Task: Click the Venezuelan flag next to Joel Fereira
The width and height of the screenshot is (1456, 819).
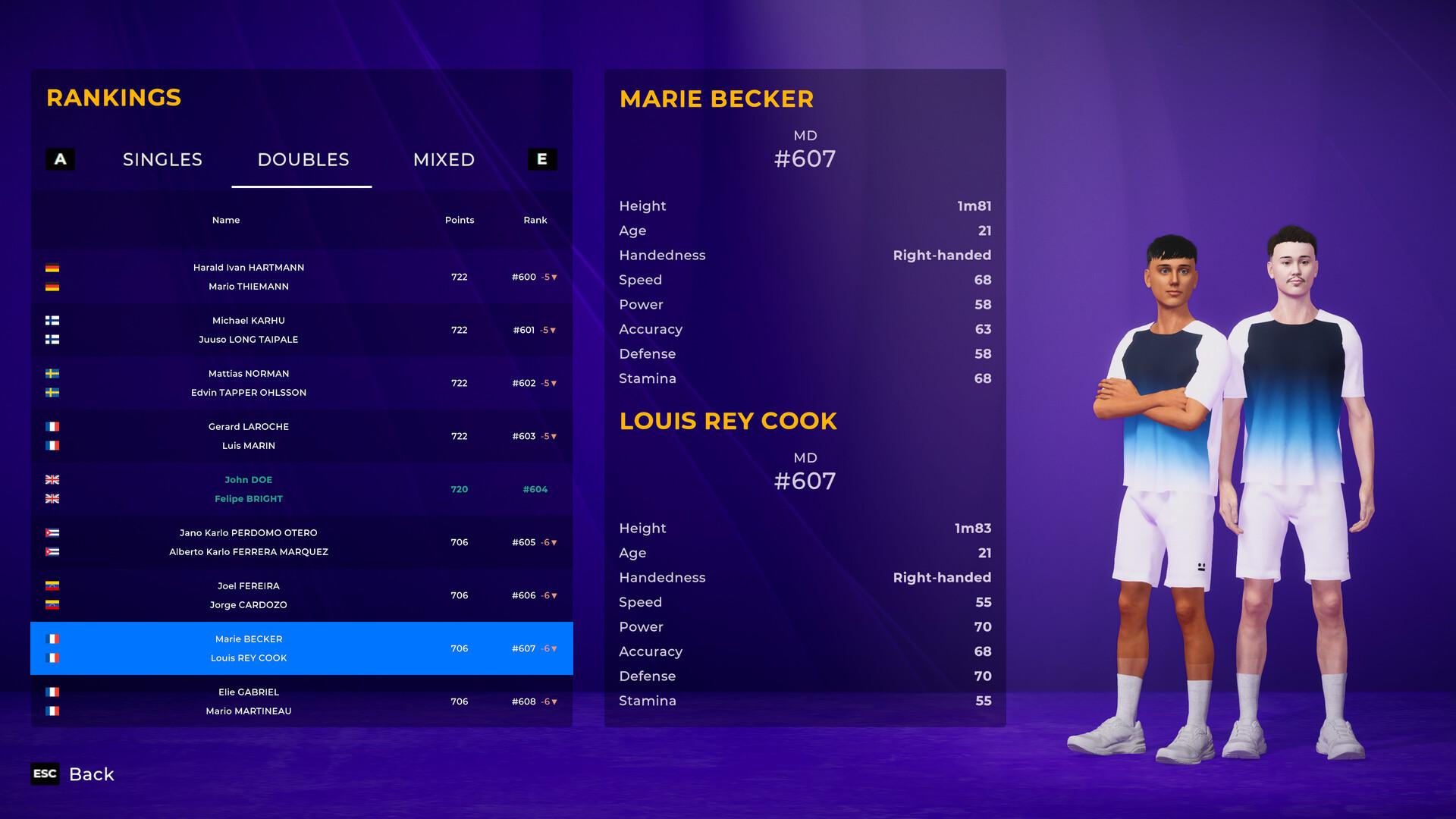Action: point(52,585)
